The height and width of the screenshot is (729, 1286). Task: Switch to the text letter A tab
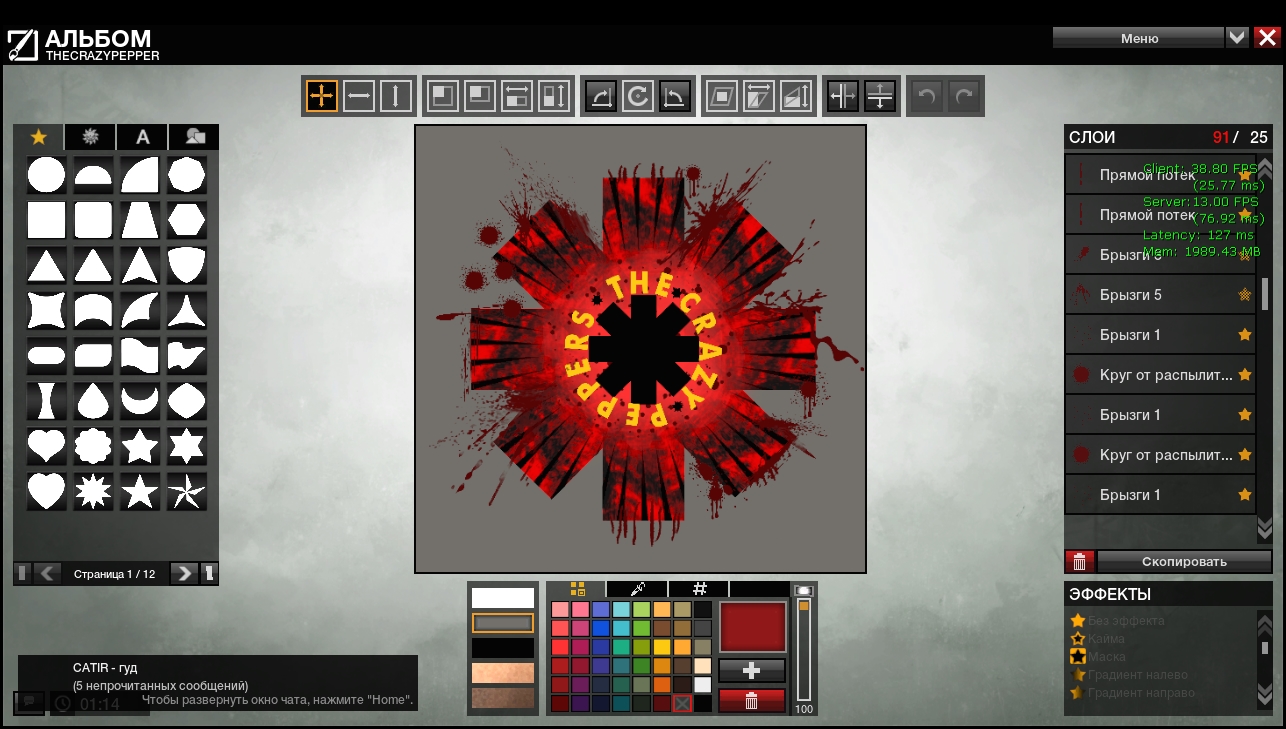tap(143, 137)
